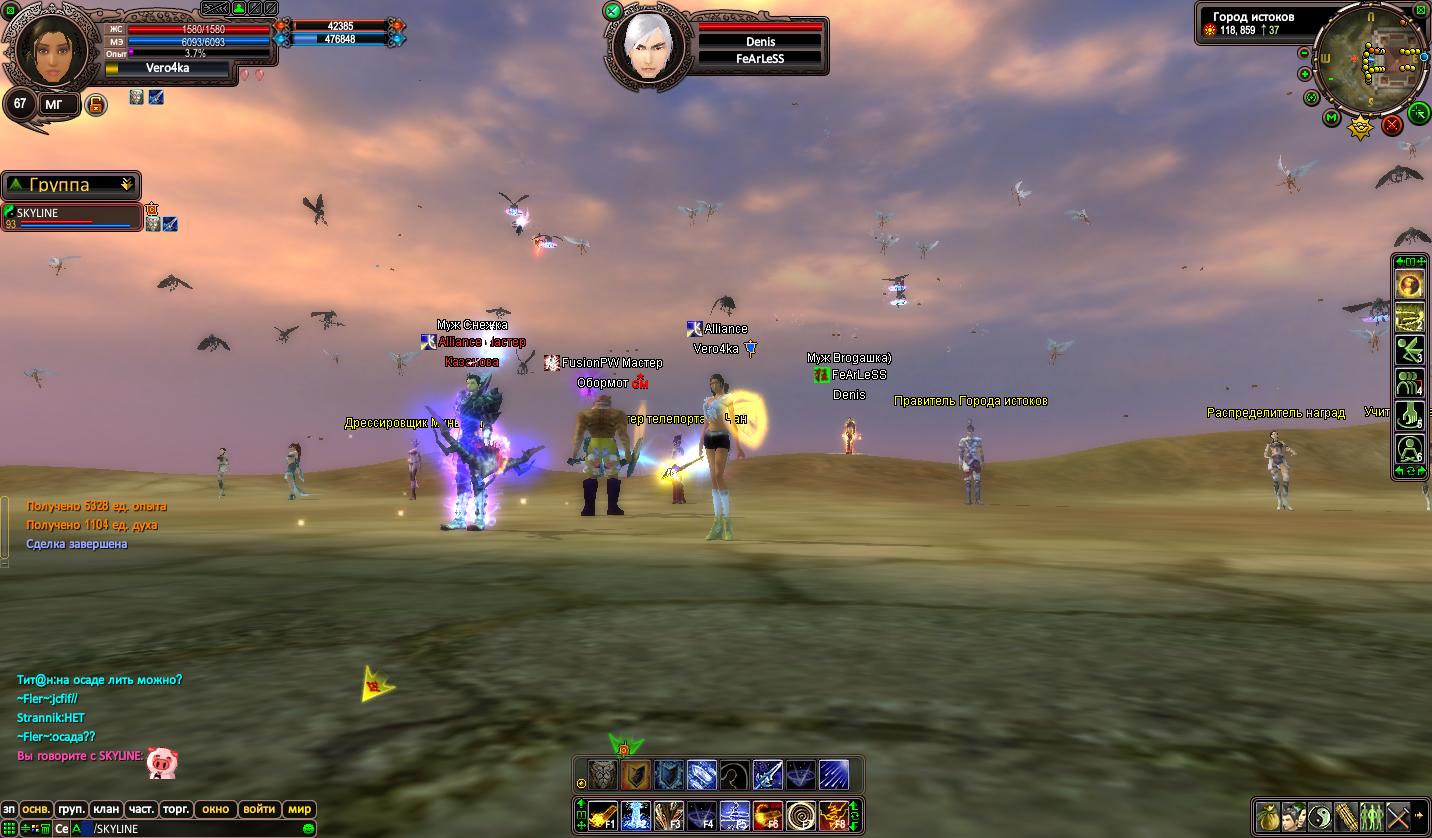Use the spiral skill on F7
1432x838 pixels.
click(800, 817)
